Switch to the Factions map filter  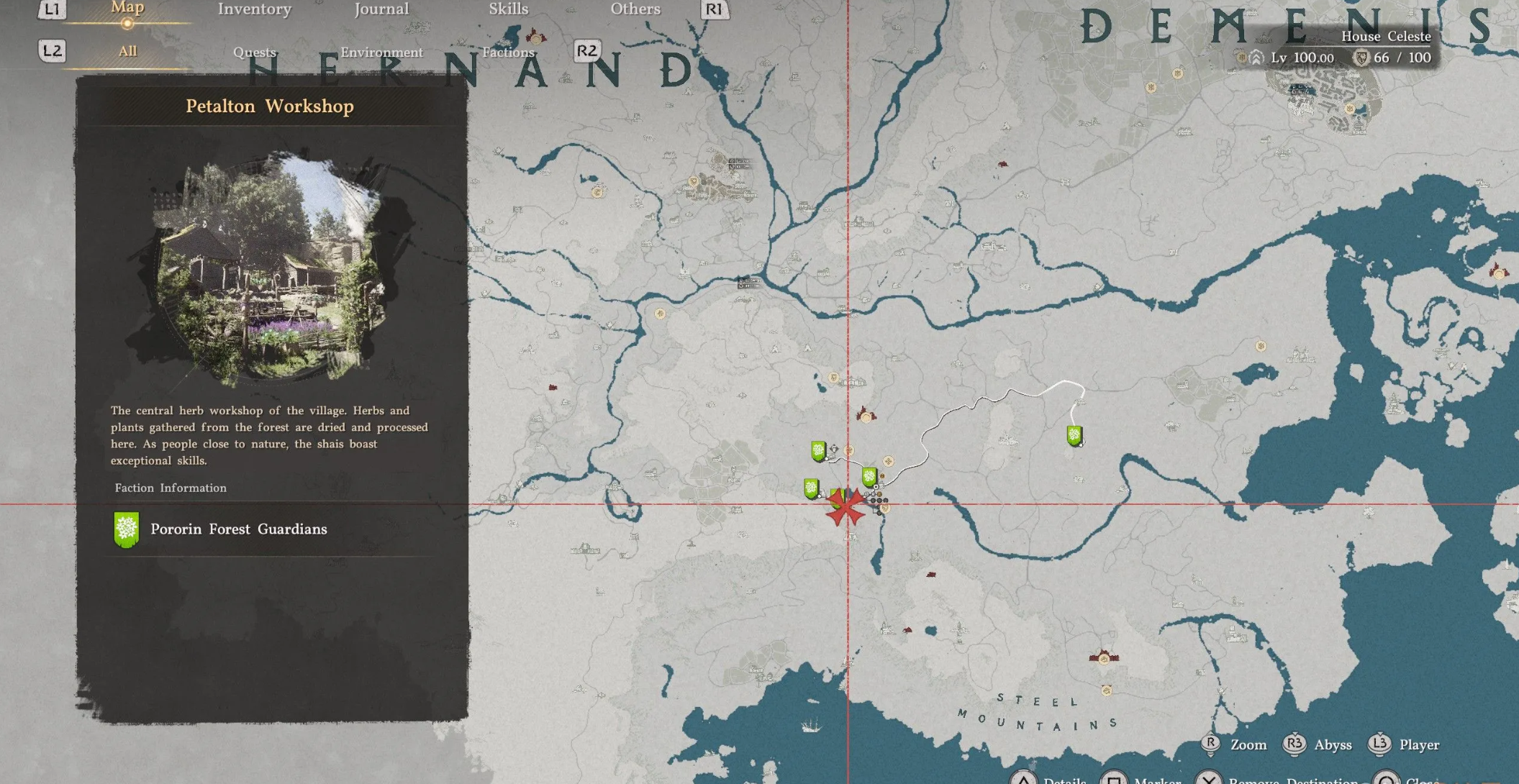point(508,52)
